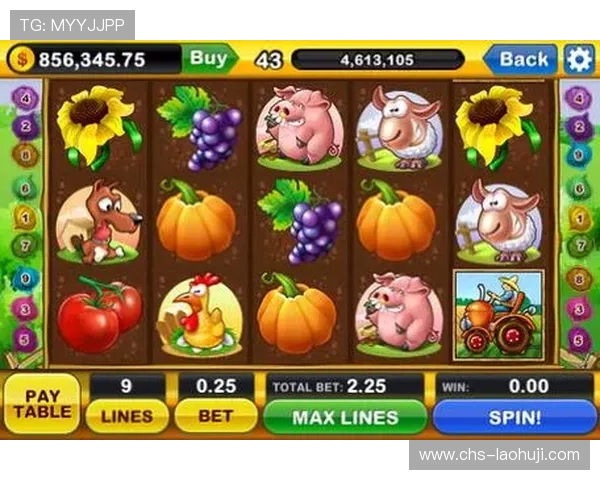Open settings via the gear icon
Screen dimensions: 600x480
coord(579,59)
